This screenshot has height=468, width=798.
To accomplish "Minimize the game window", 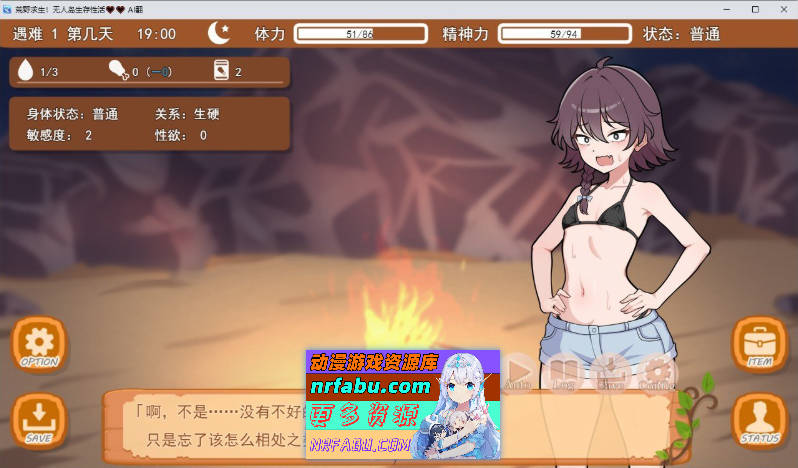I will (726, 8).
